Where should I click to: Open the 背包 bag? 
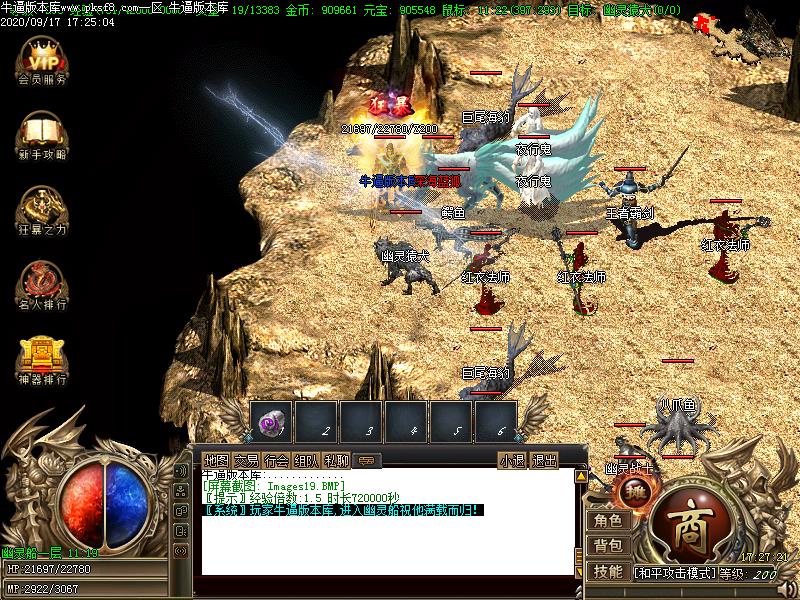[x=608, y=546]
